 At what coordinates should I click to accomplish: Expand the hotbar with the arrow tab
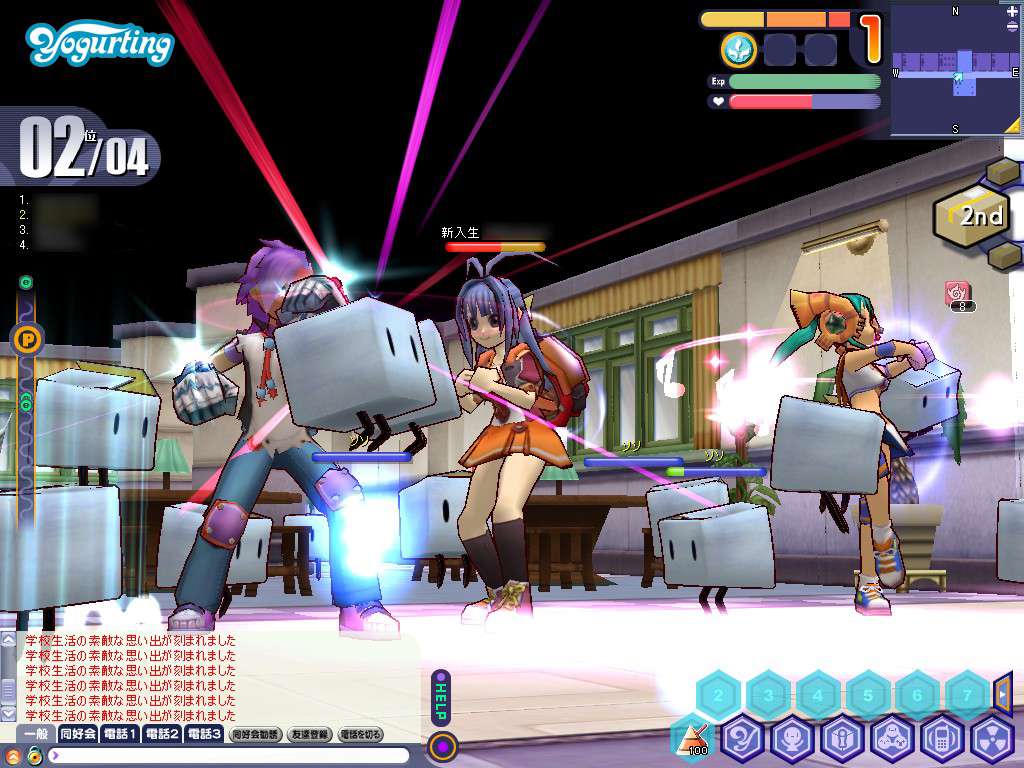coord(1003,693)
